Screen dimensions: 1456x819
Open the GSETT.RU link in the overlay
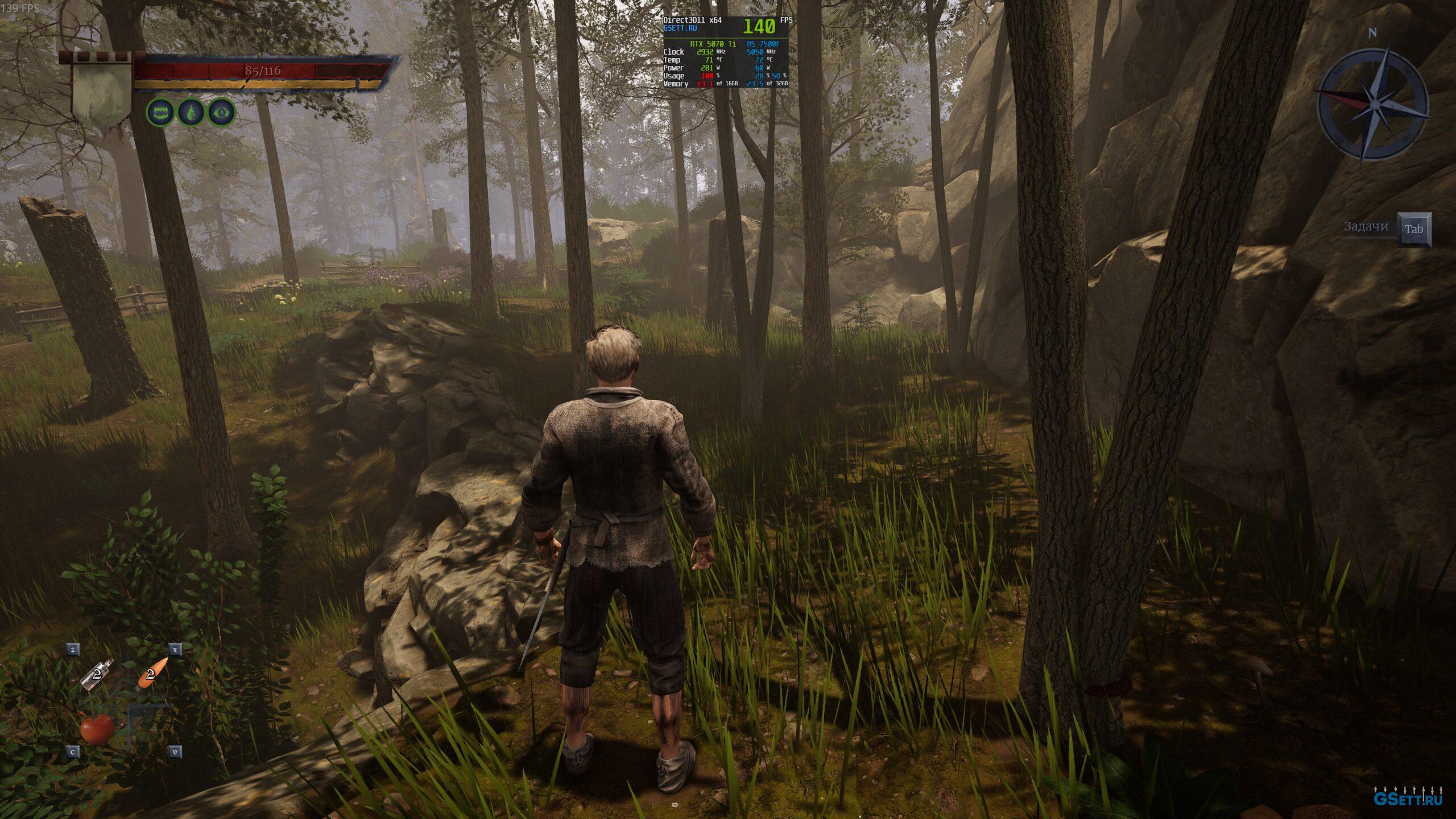(680, 28)
